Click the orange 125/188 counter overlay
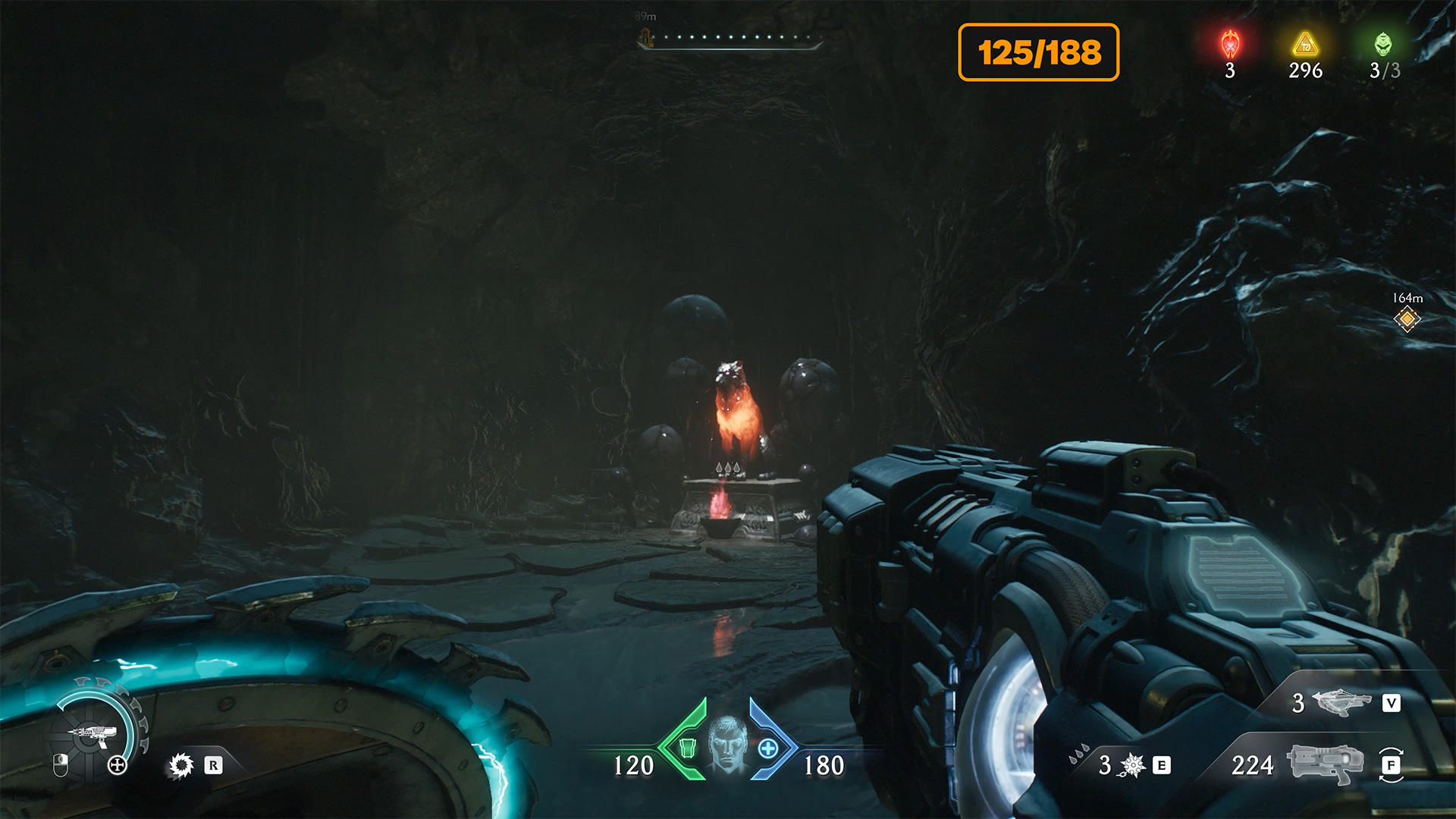 1038,52
